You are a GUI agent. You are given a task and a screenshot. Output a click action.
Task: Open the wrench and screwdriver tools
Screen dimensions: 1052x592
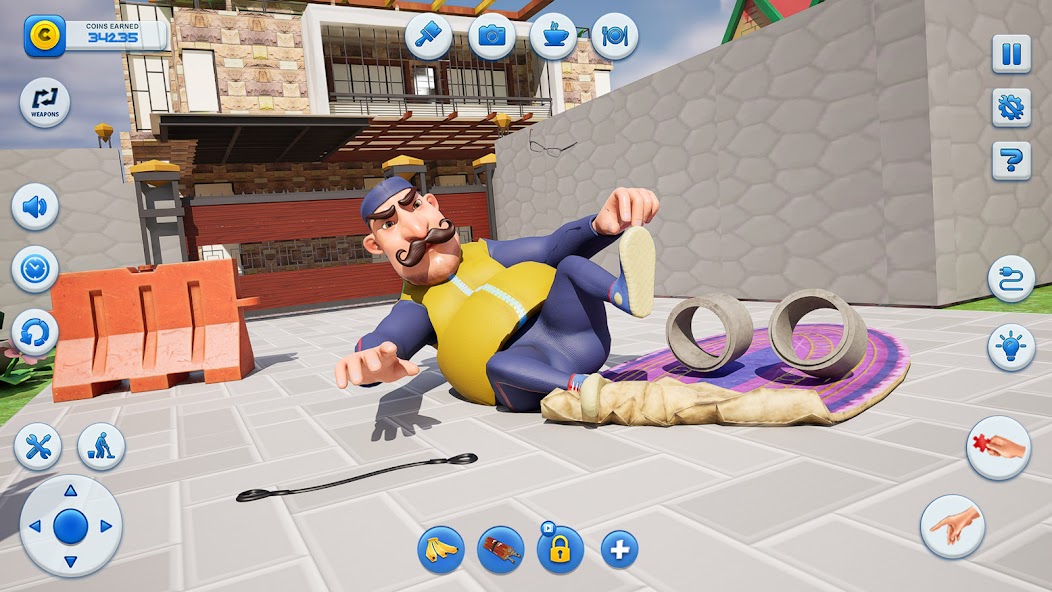pyautogui.click(x=38, y=446)
